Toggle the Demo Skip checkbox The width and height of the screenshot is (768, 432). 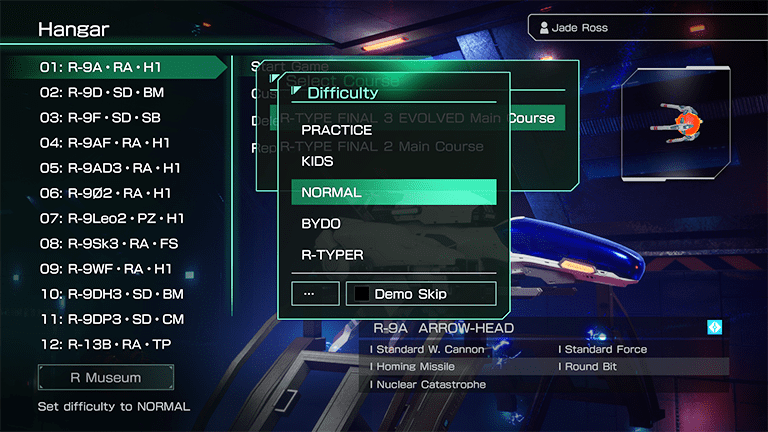[x=360, y=294]
